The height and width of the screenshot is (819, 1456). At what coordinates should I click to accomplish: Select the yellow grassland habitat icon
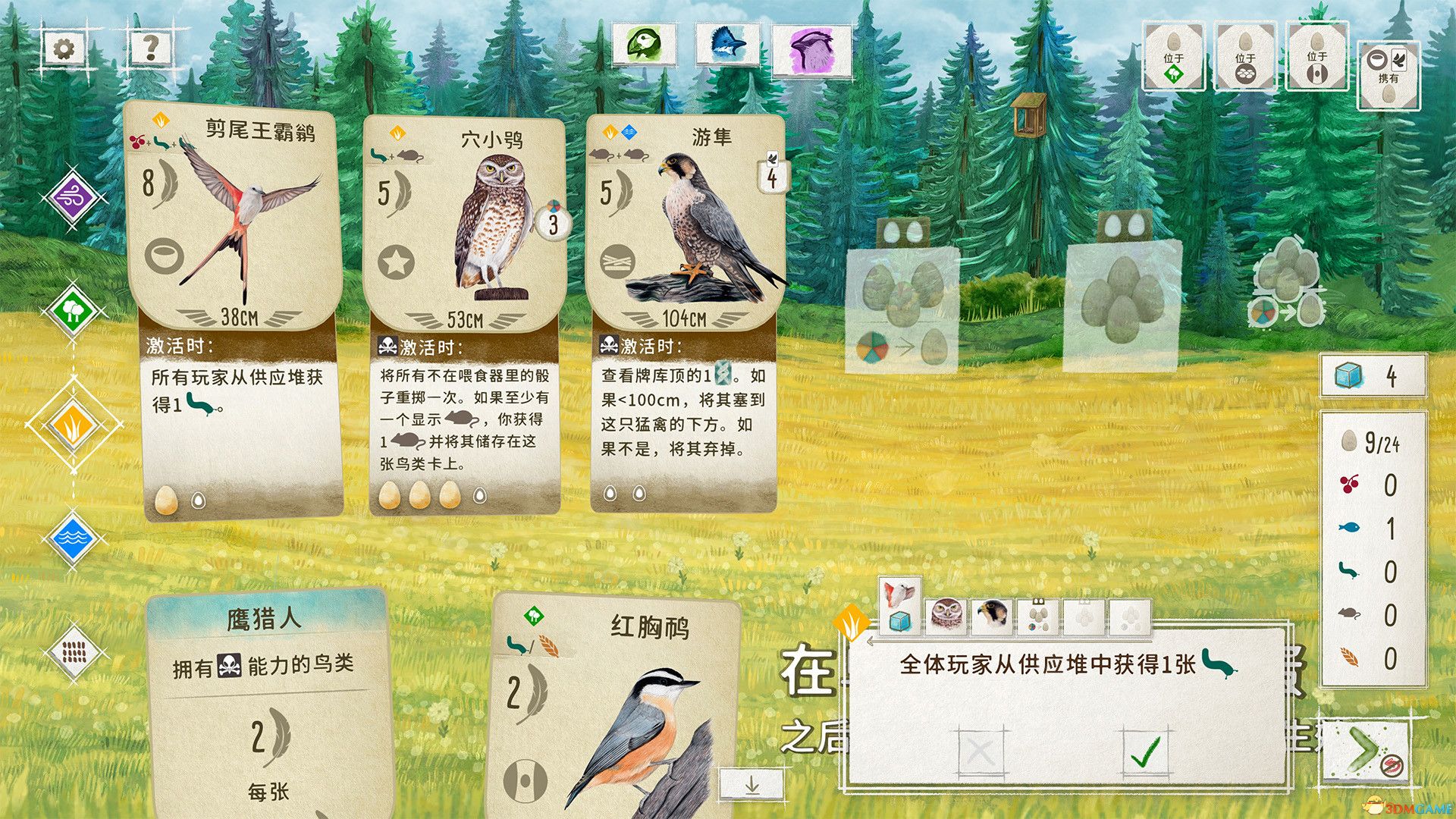pyautogui.click(x=72, y=428)
